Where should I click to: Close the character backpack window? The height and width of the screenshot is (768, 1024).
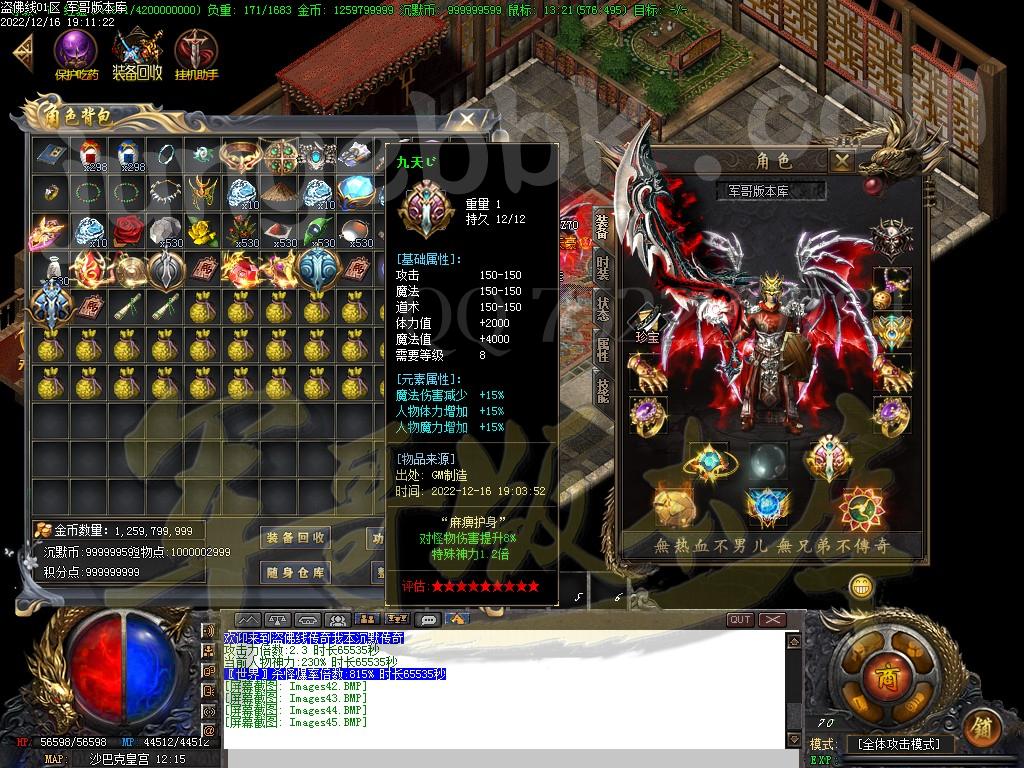point(466,120)
